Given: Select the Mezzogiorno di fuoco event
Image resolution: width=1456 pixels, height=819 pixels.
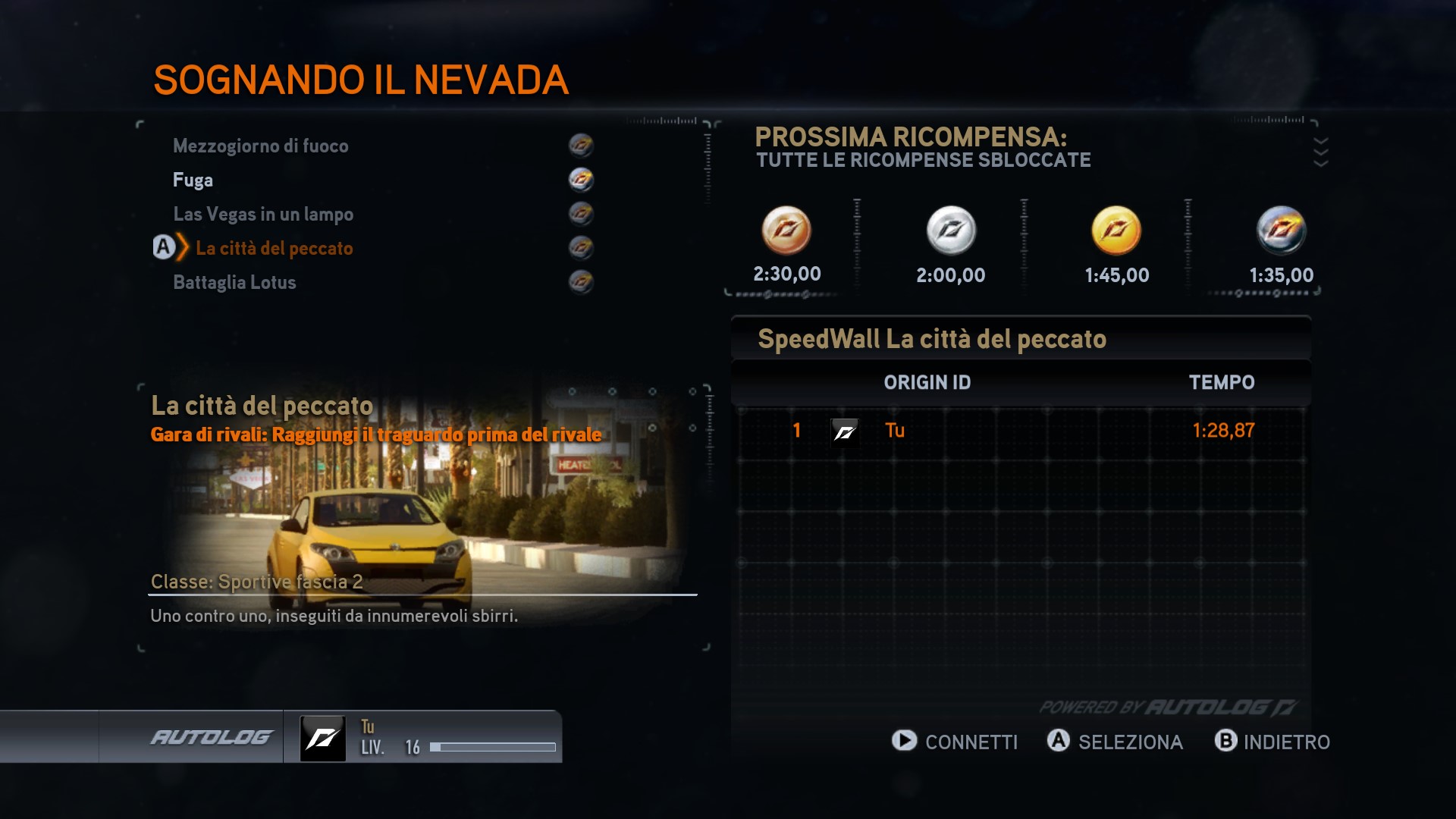Looking at the screenshot, I should click(261, 146).
